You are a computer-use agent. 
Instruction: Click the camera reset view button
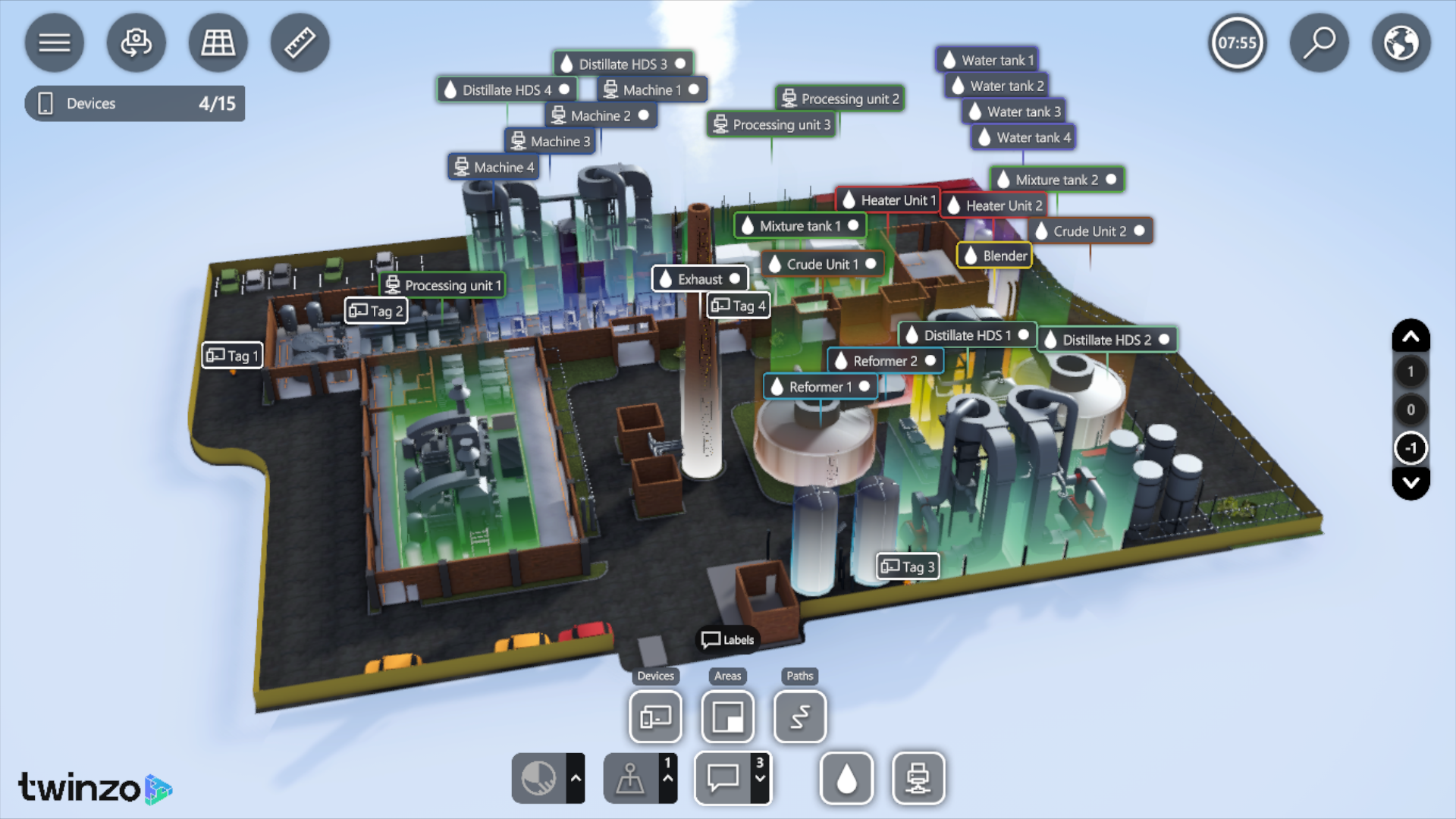pyautogui.click(x=136, y=42)
